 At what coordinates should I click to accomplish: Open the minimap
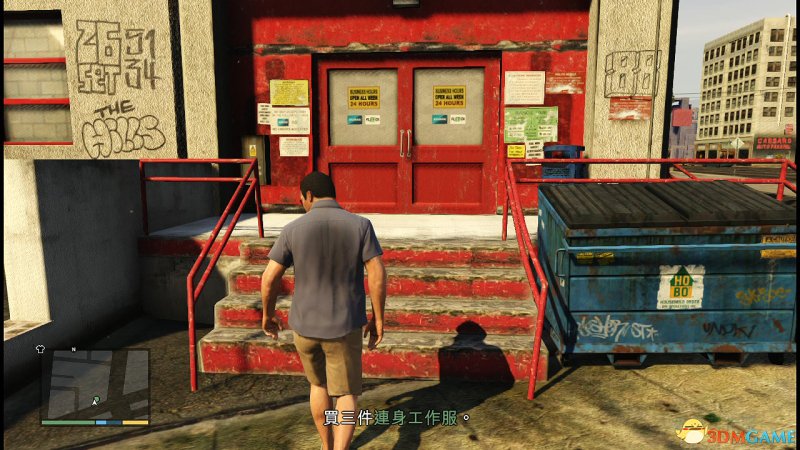[x=95, y=384]
